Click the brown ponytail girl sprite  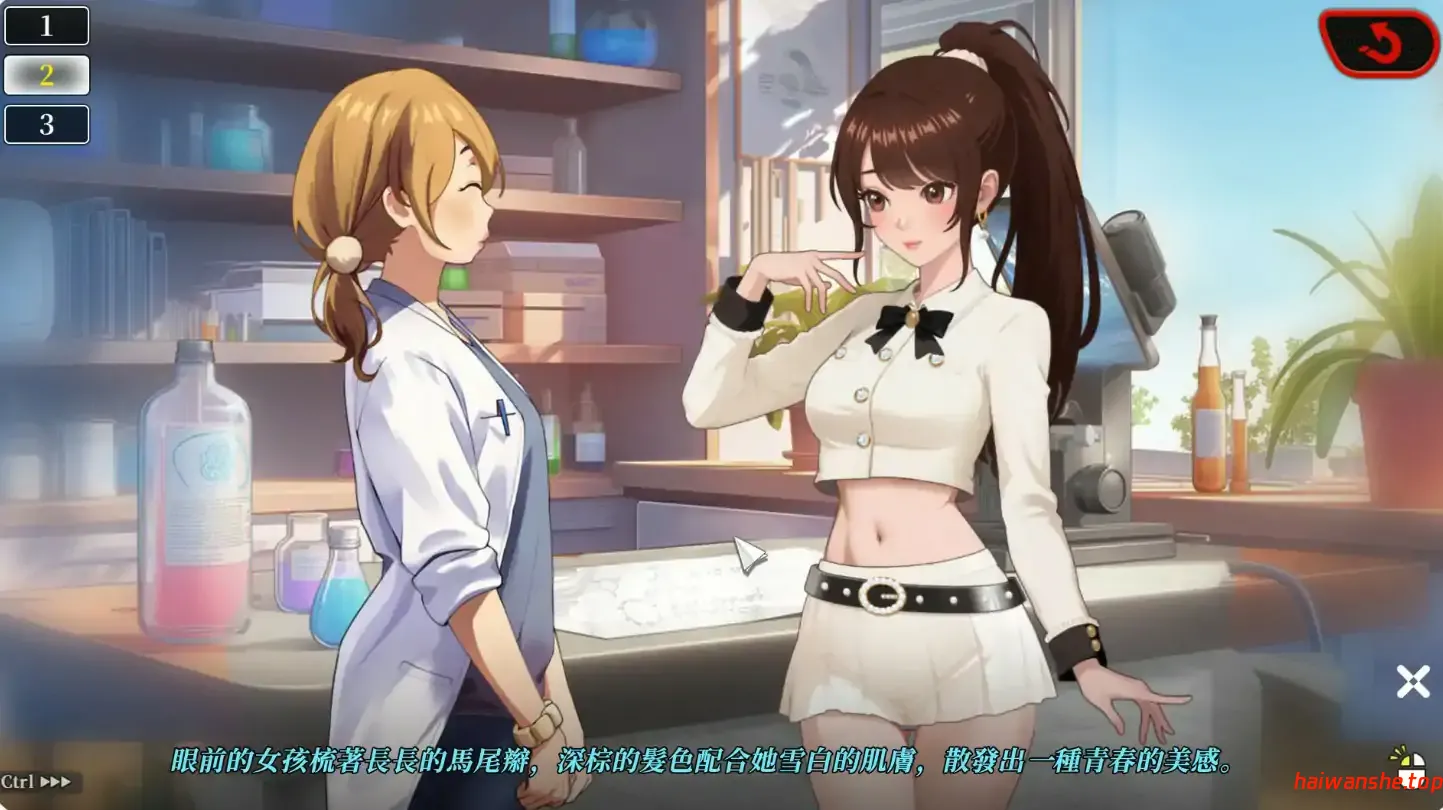[x=920, y=400]
